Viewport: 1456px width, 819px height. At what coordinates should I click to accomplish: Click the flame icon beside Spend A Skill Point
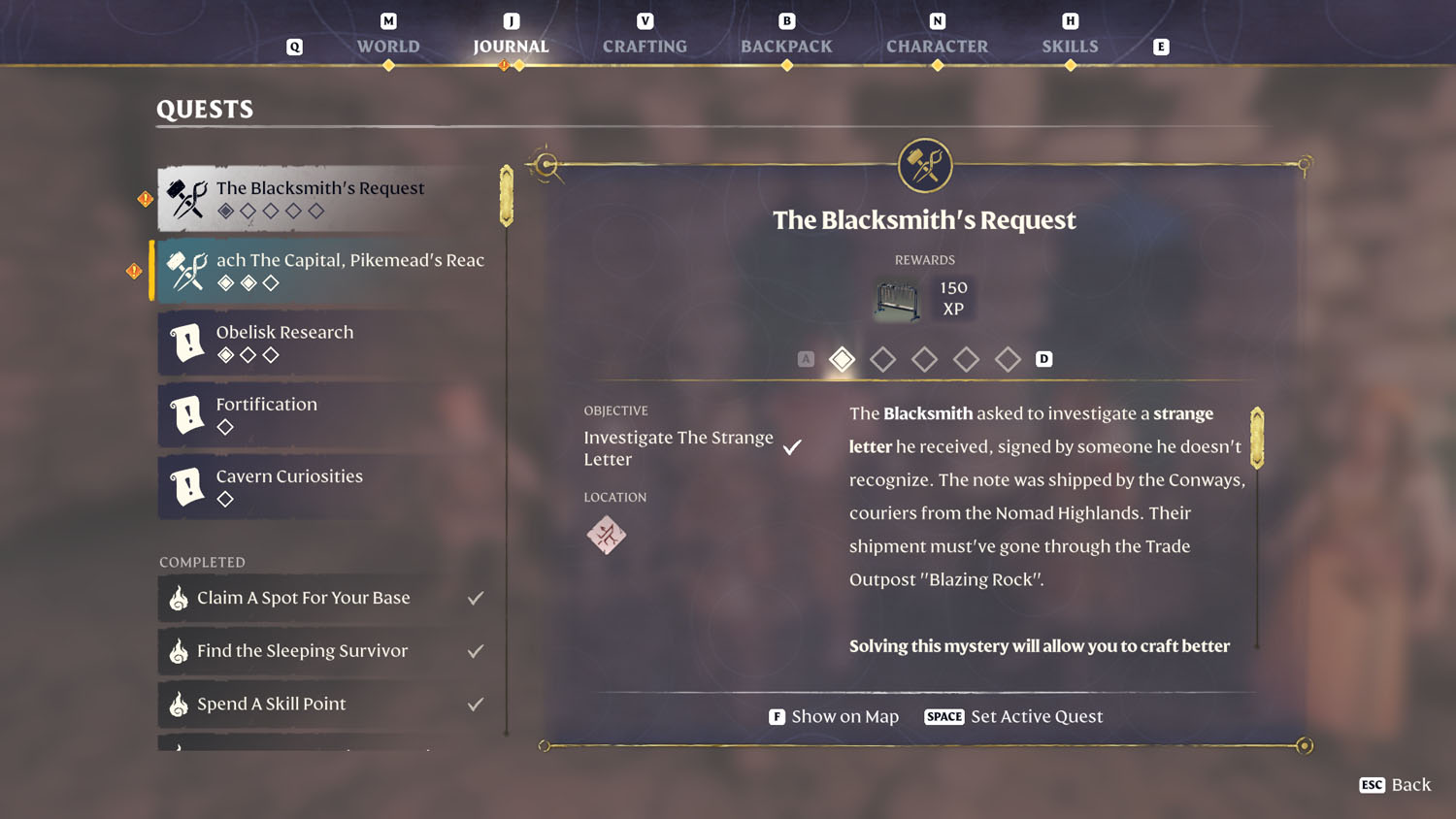point(178,704)
